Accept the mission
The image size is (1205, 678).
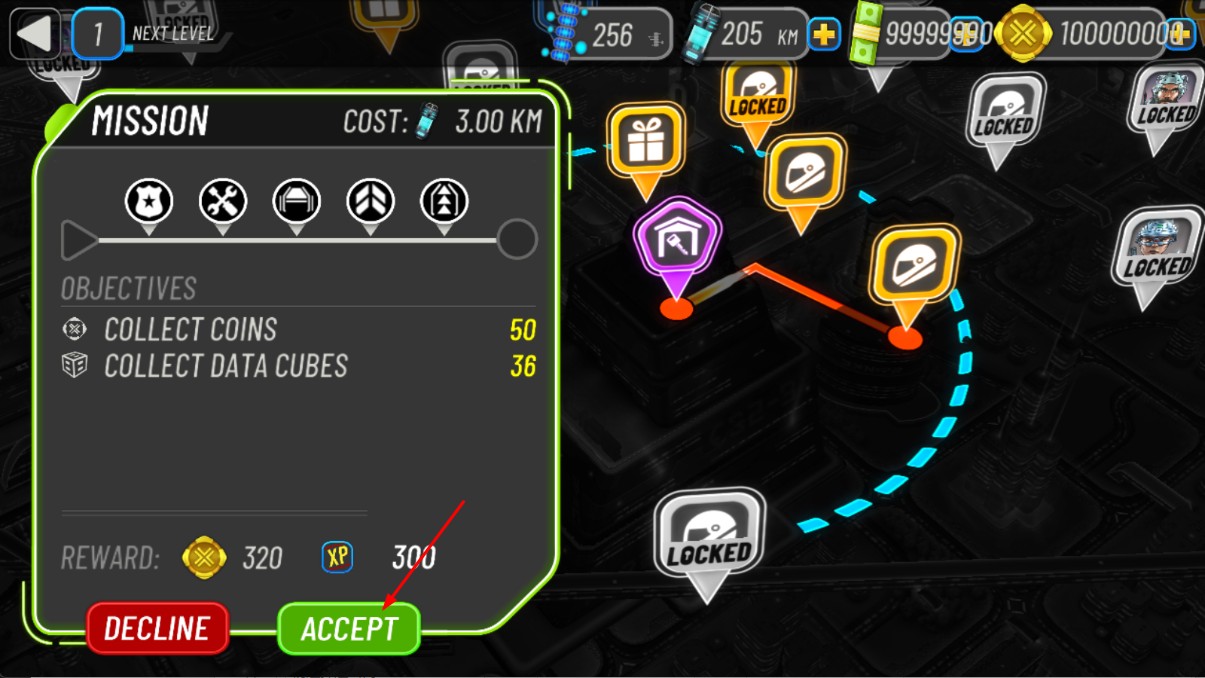click(348, 629)
